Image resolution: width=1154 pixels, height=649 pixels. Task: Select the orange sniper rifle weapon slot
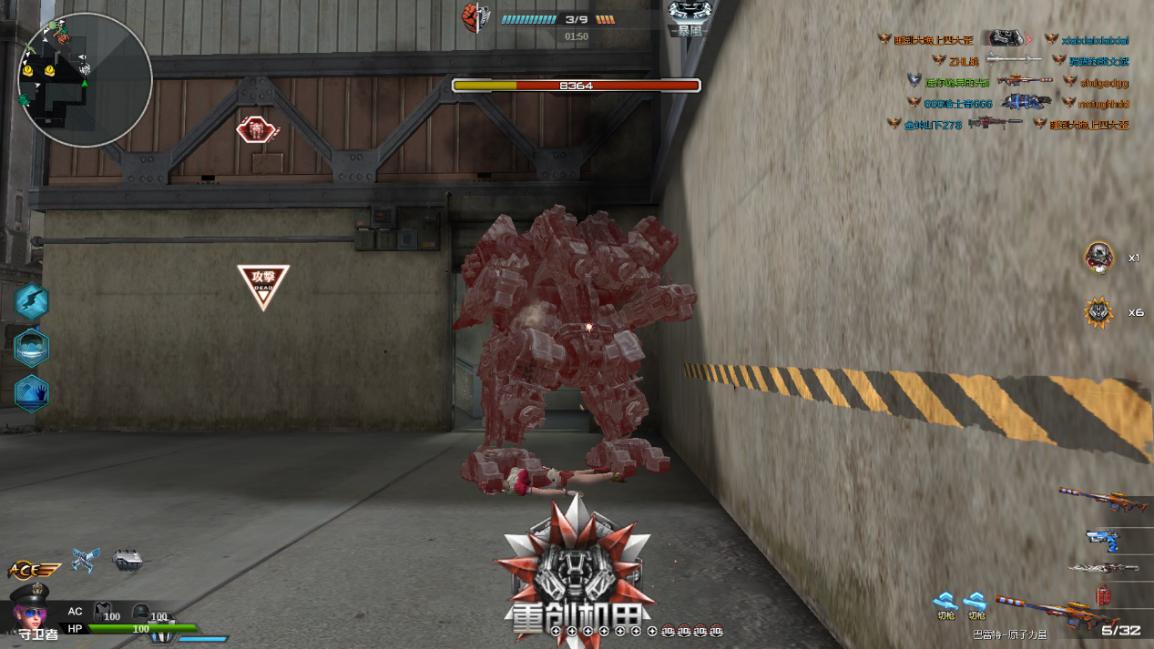click(x=1103, y=498)
